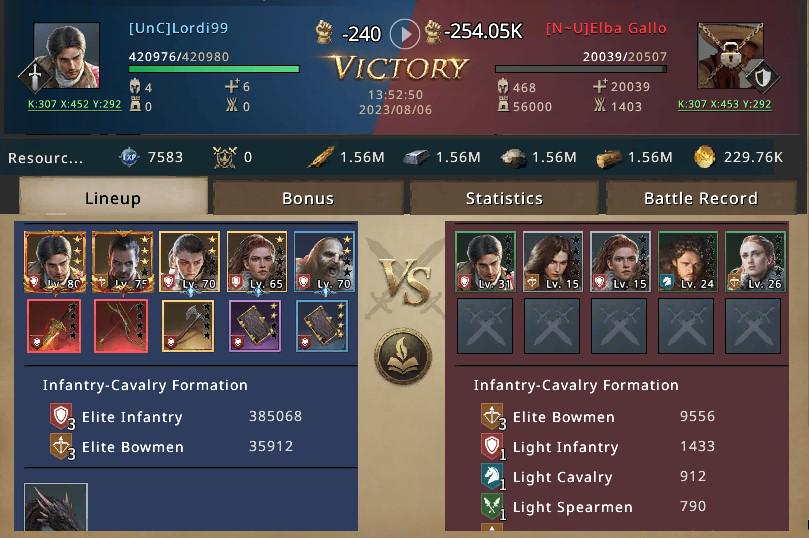Inspect the attacker's bow weapon slot

click(x=121, y=326)
